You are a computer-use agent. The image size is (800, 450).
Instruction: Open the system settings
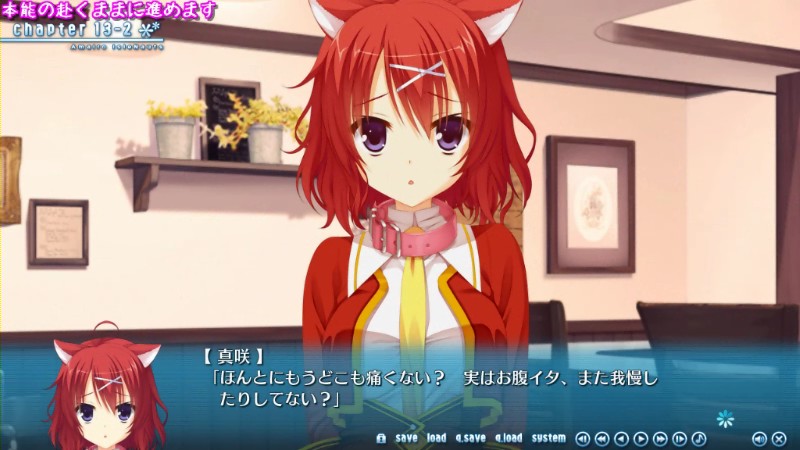click(549, 438)
